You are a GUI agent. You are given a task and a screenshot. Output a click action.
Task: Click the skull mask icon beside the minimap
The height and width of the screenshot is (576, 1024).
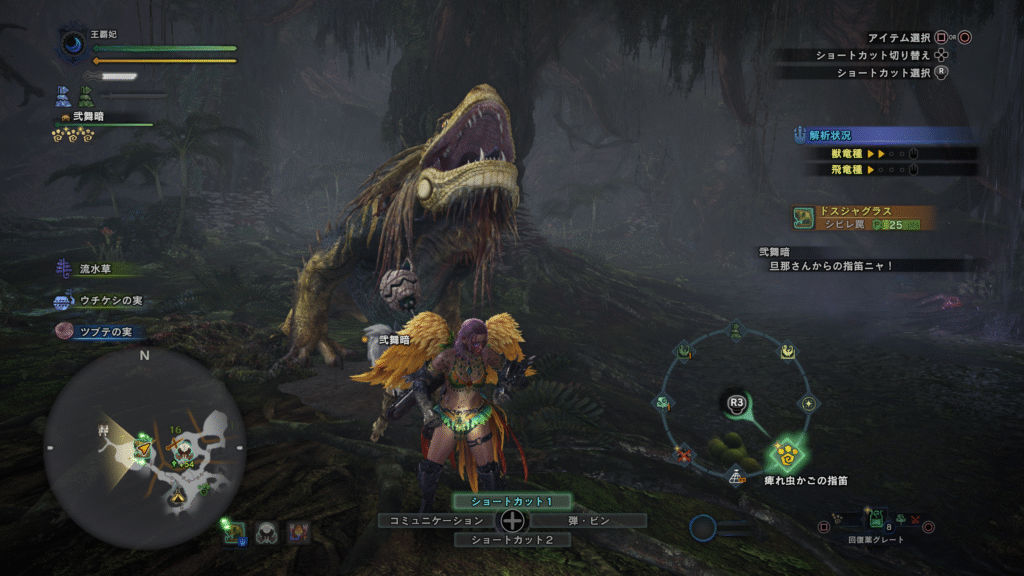[x=265, y=532]
